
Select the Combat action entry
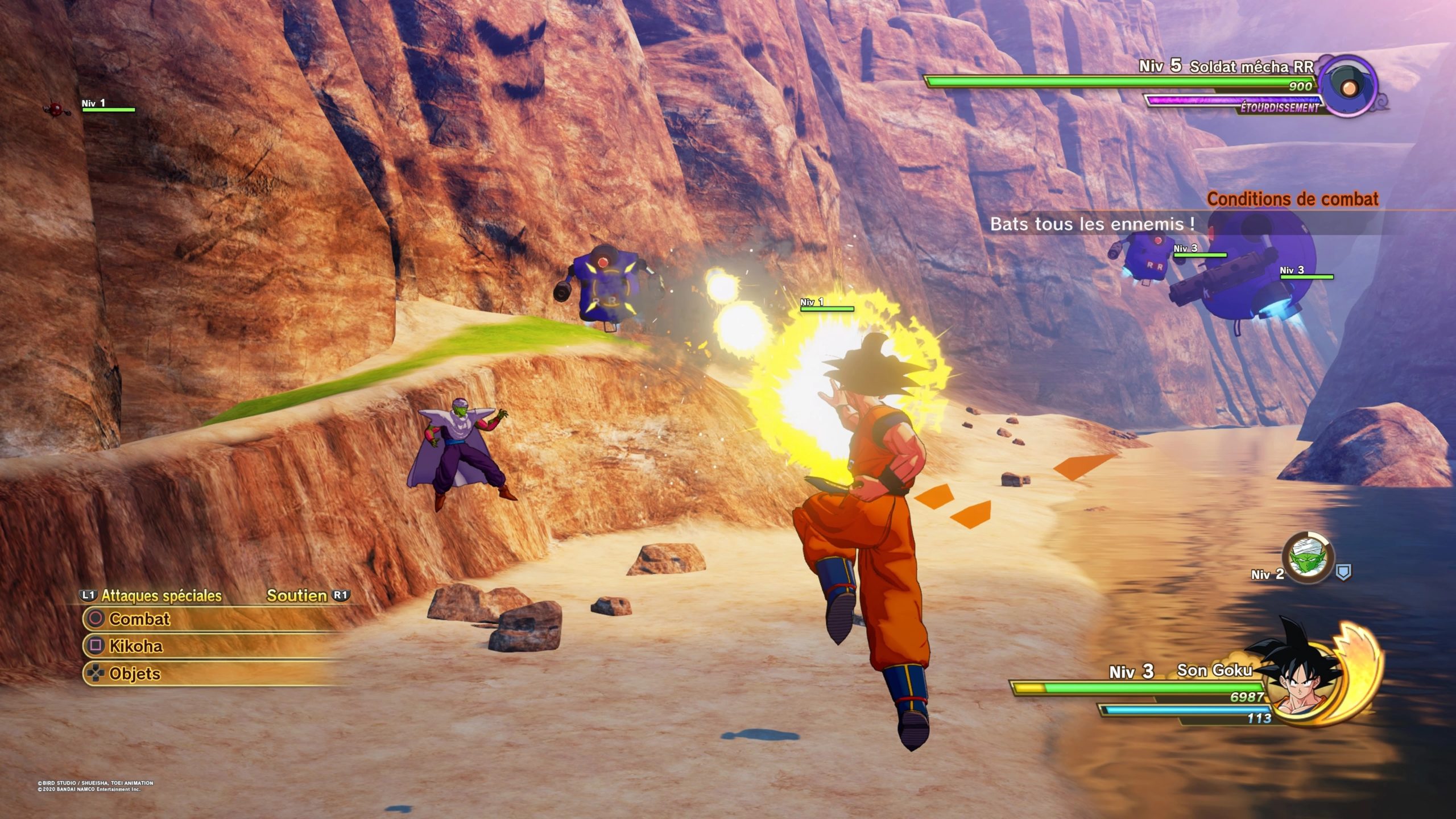pos(140,619)
